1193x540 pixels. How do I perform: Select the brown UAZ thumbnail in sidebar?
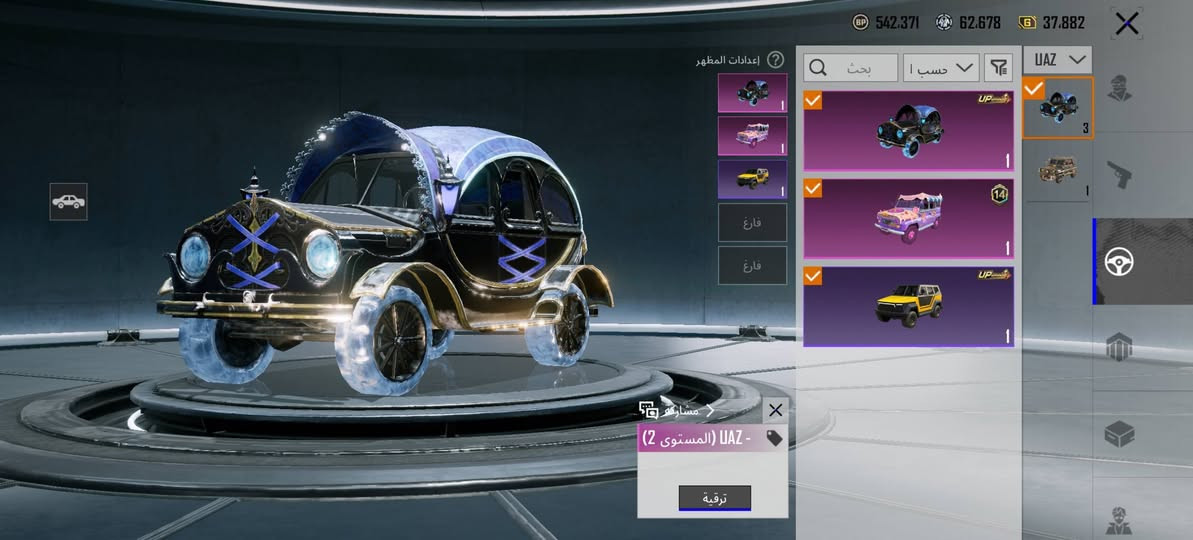coord(1057,171)
